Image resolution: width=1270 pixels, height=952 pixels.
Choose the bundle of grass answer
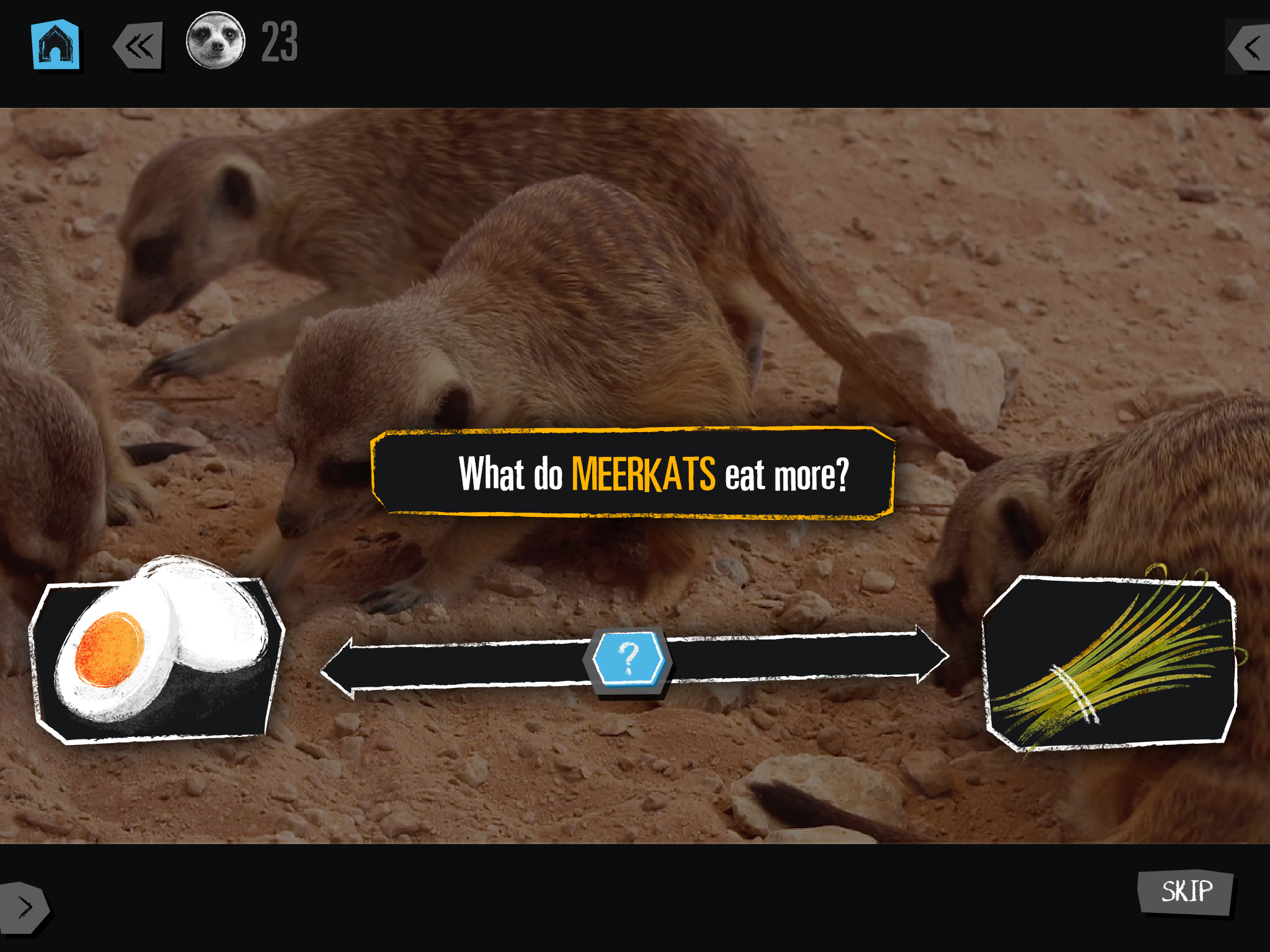[x=1110, y=663]
